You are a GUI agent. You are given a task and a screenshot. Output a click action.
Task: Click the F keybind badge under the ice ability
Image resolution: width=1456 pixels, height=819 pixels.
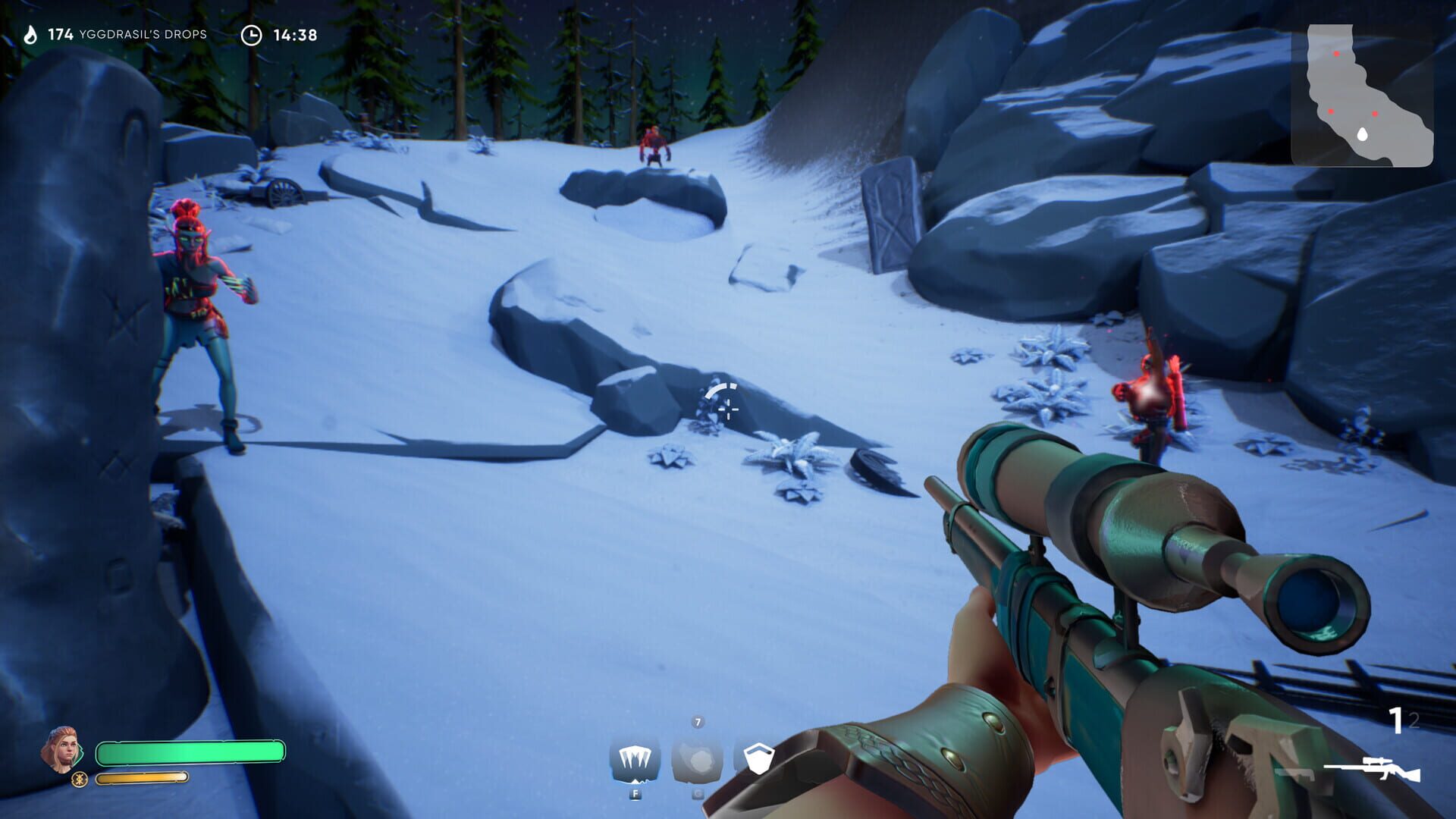click(x=635, y=793)
